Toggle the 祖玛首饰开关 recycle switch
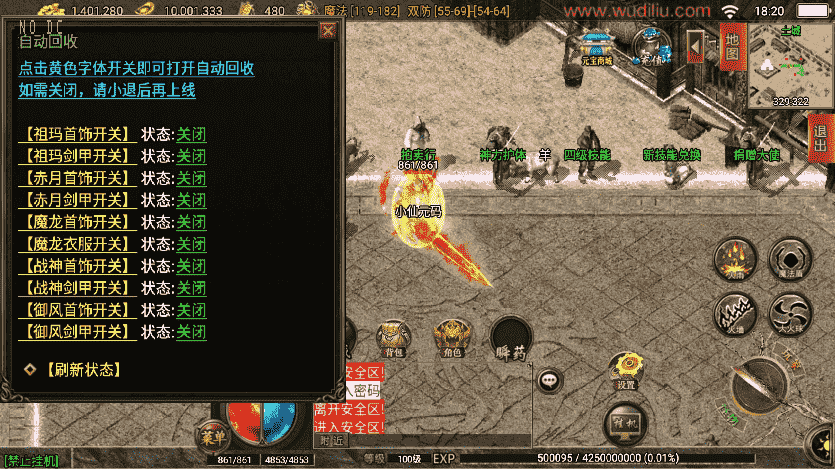 77,134
